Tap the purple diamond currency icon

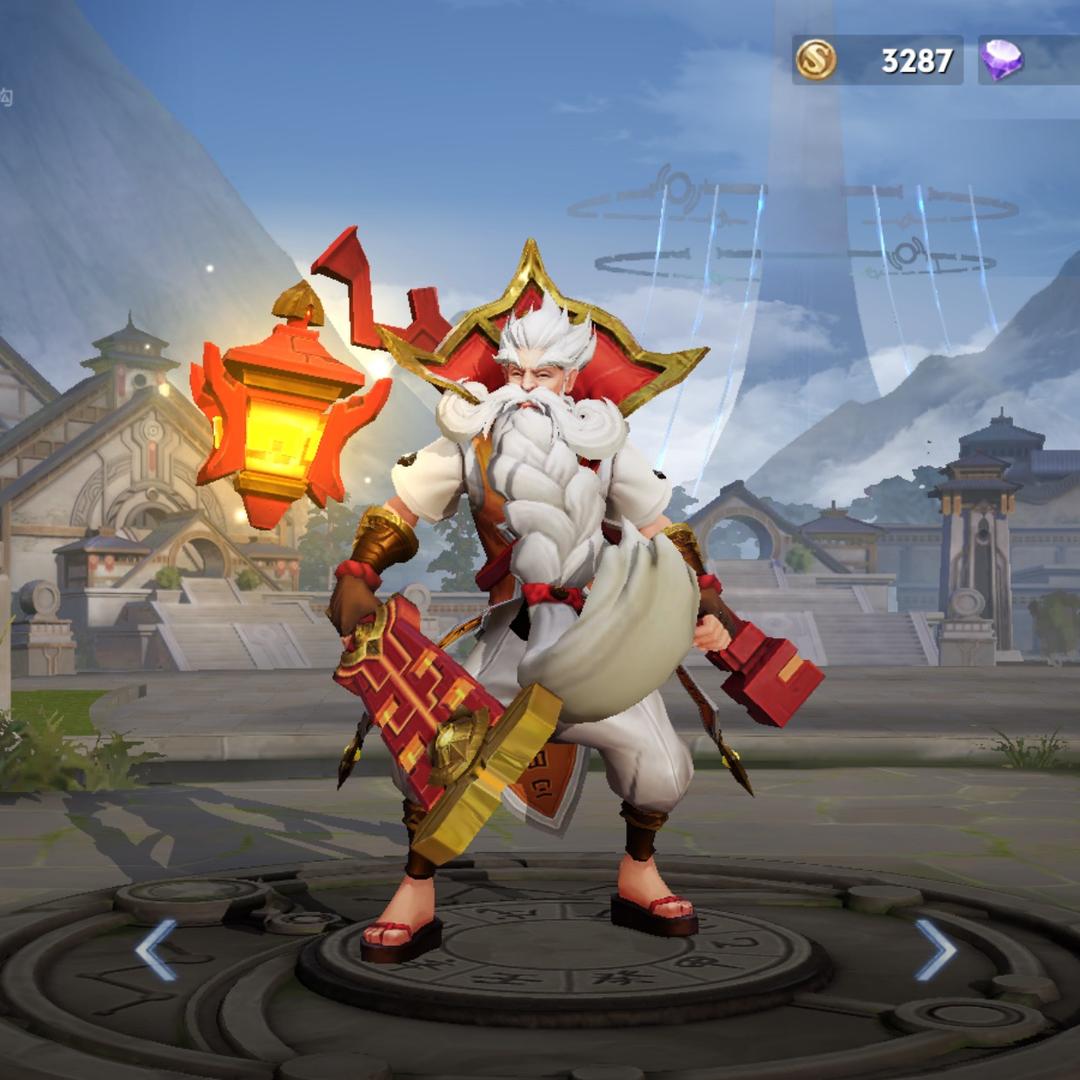point(1001,61)
